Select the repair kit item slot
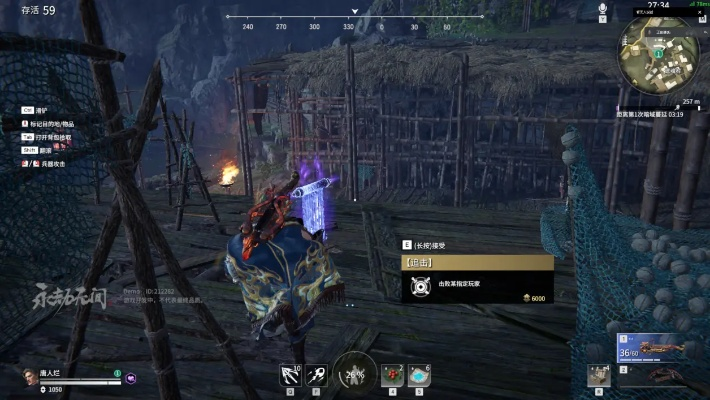This screenshot has width=710, height=400. coord(600,375)
